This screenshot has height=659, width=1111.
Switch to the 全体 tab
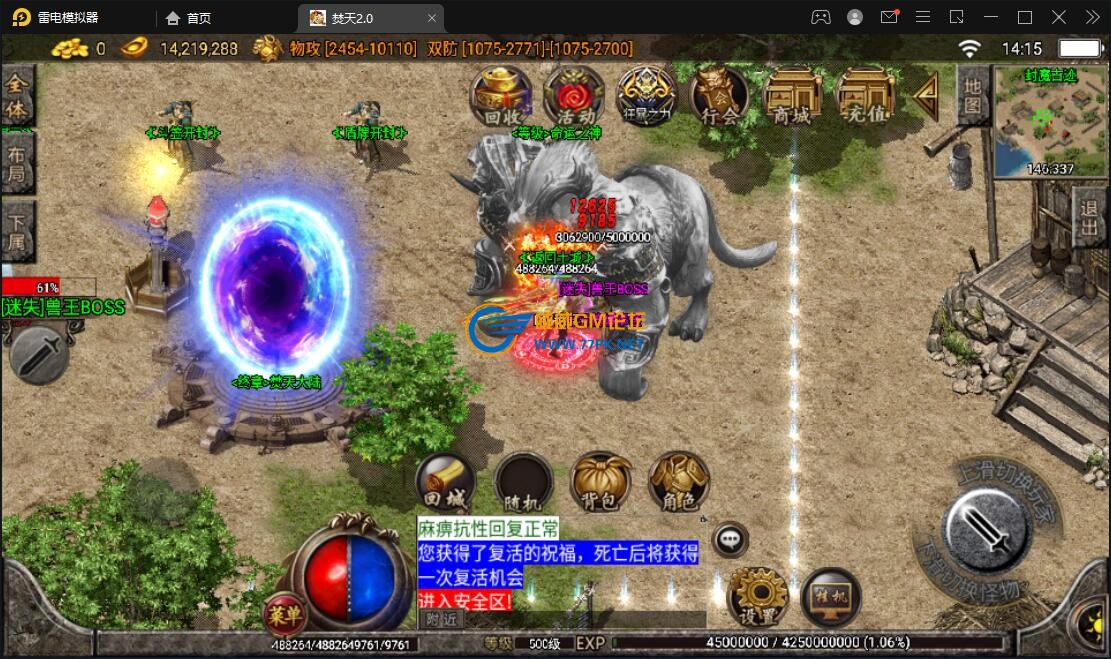(x=17, y=97)
